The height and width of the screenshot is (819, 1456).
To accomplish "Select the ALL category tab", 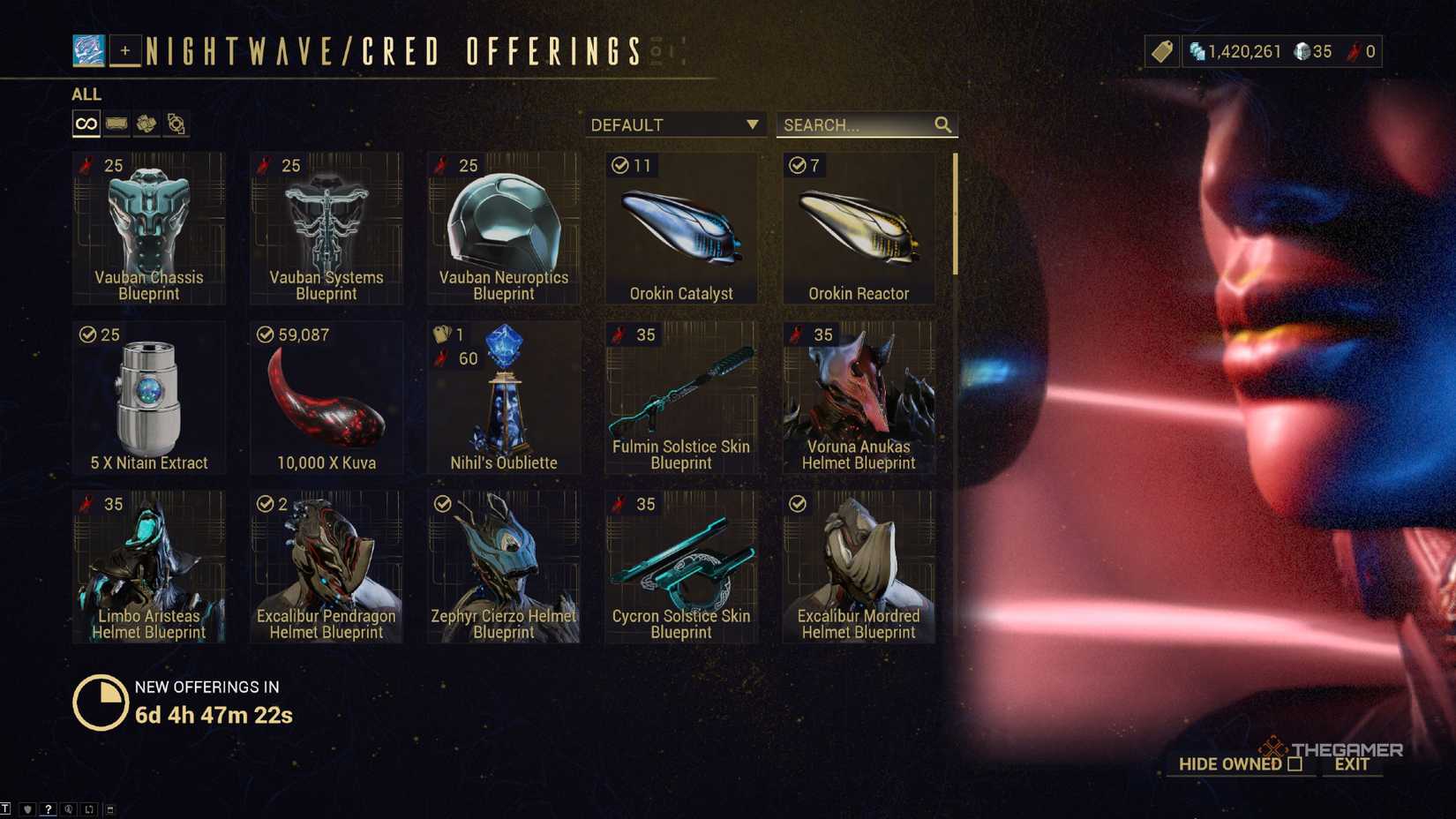I will pos(86,94).
